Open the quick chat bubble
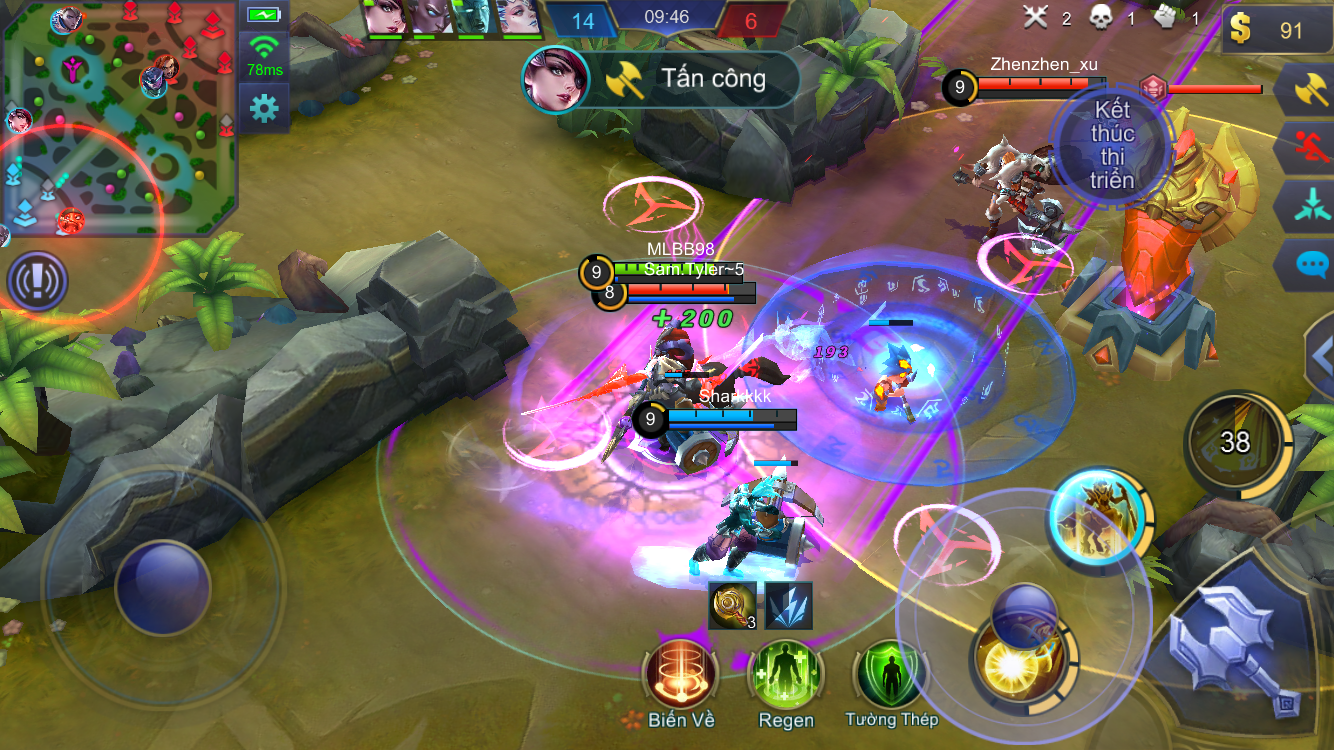This screenshot has width=1334, height=750. pos(1309,264)
